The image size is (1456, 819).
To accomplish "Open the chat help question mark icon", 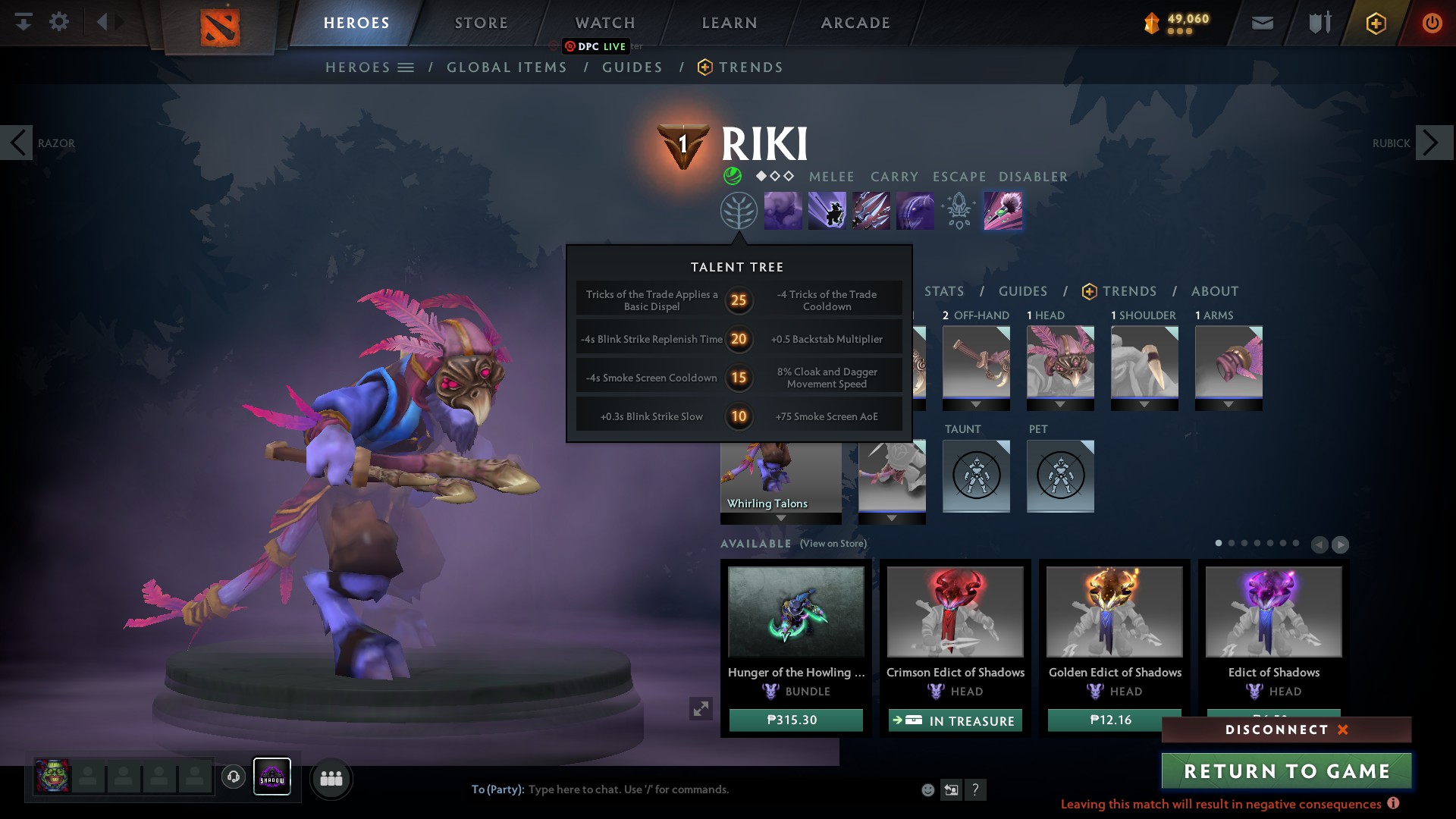I will click(975, 789).
